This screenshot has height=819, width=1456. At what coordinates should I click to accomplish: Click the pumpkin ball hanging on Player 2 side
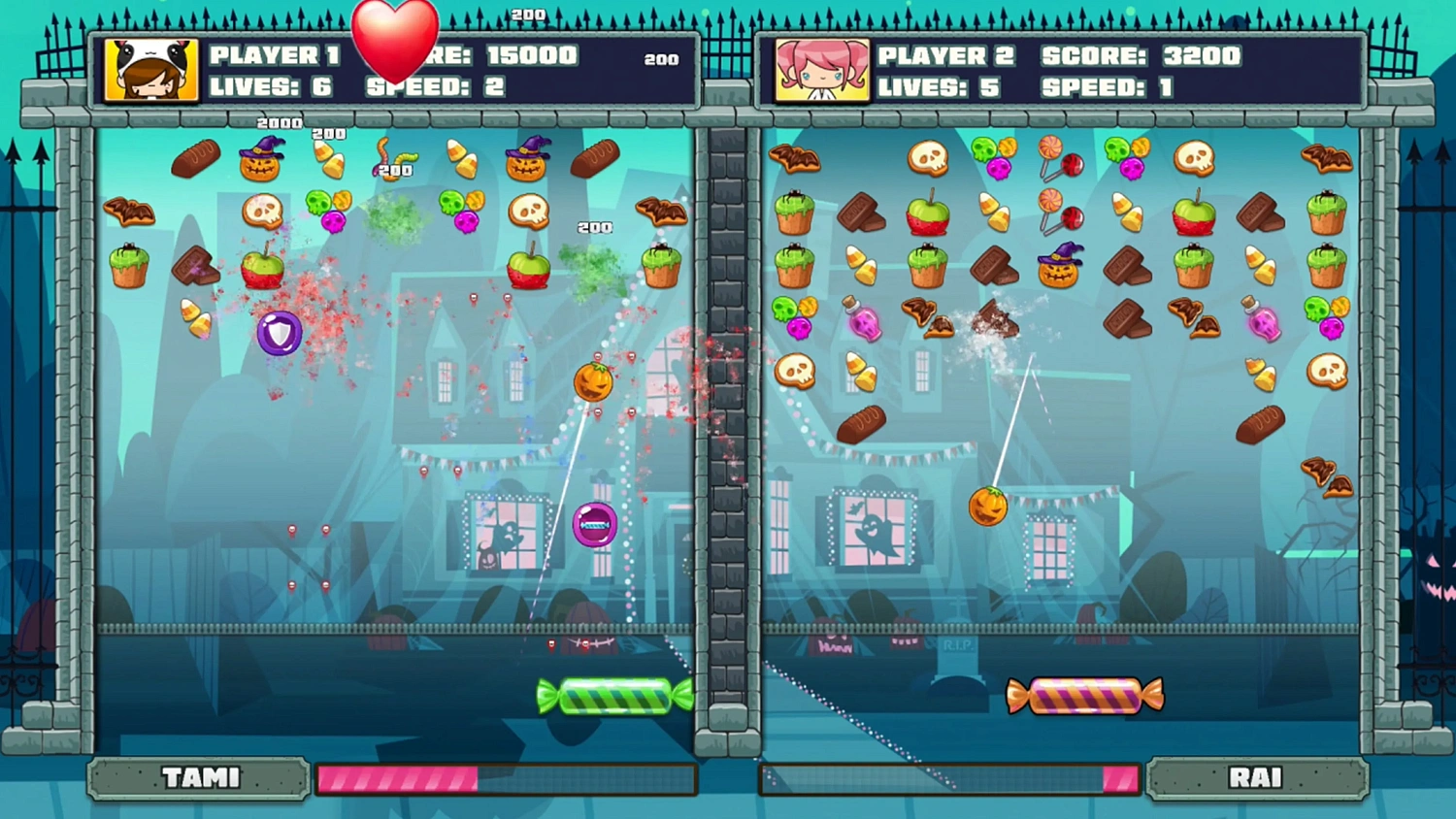[x=989, y=504]
